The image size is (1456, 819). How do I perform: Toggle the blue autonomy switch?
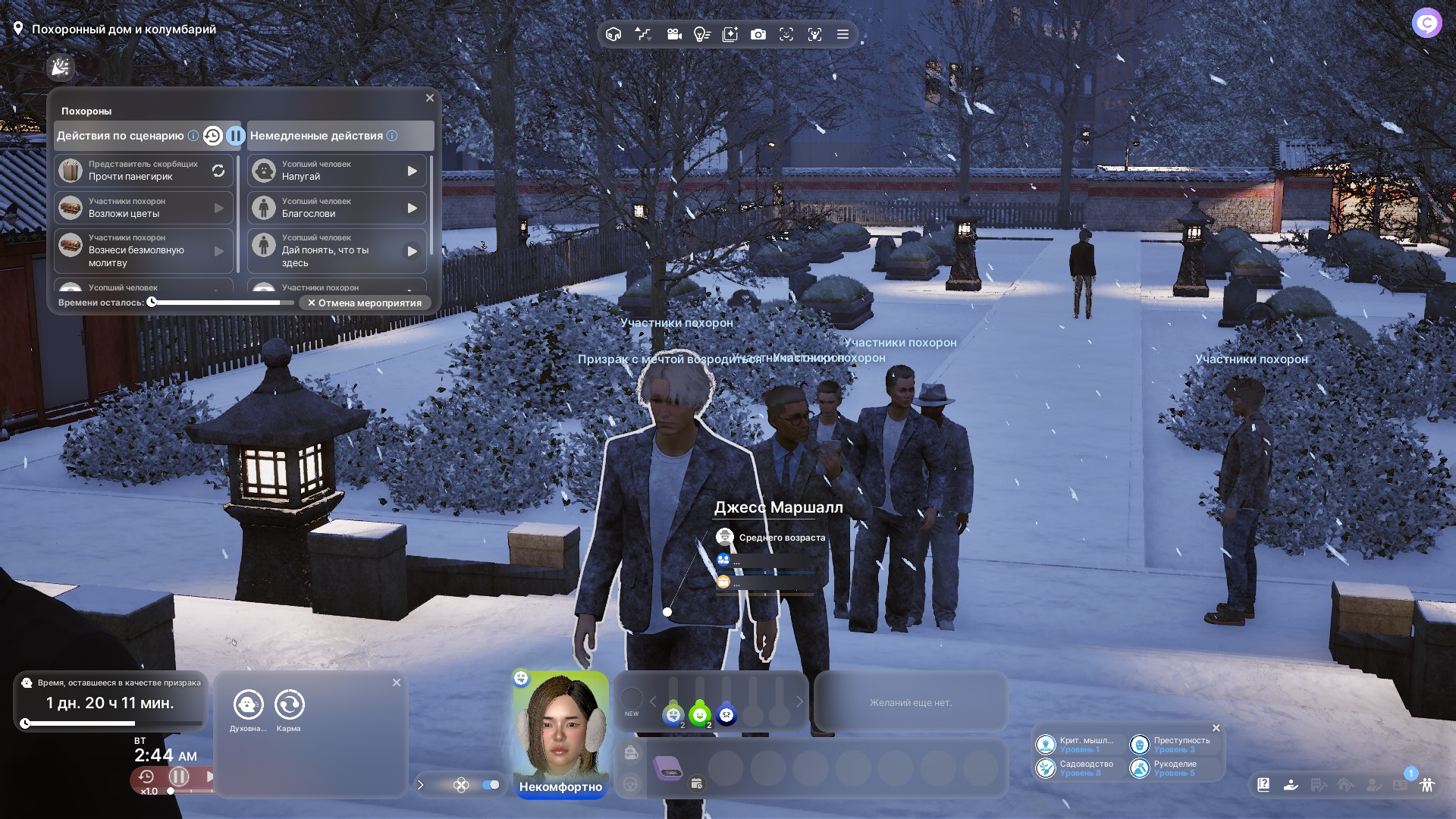coord(491,785)
